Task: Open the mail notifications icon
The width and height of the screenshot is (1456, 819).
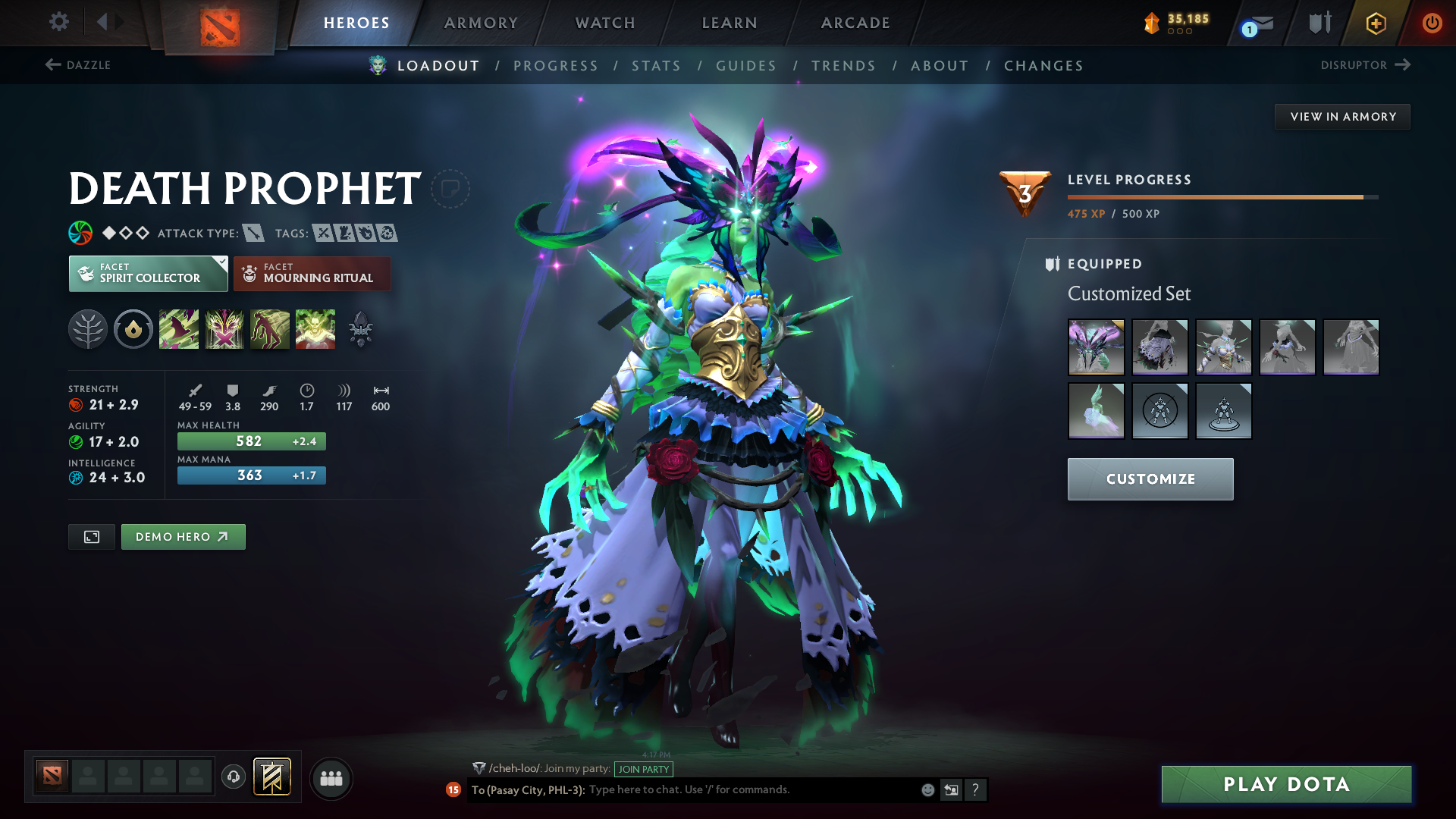Action: (x=1253, y=23)
